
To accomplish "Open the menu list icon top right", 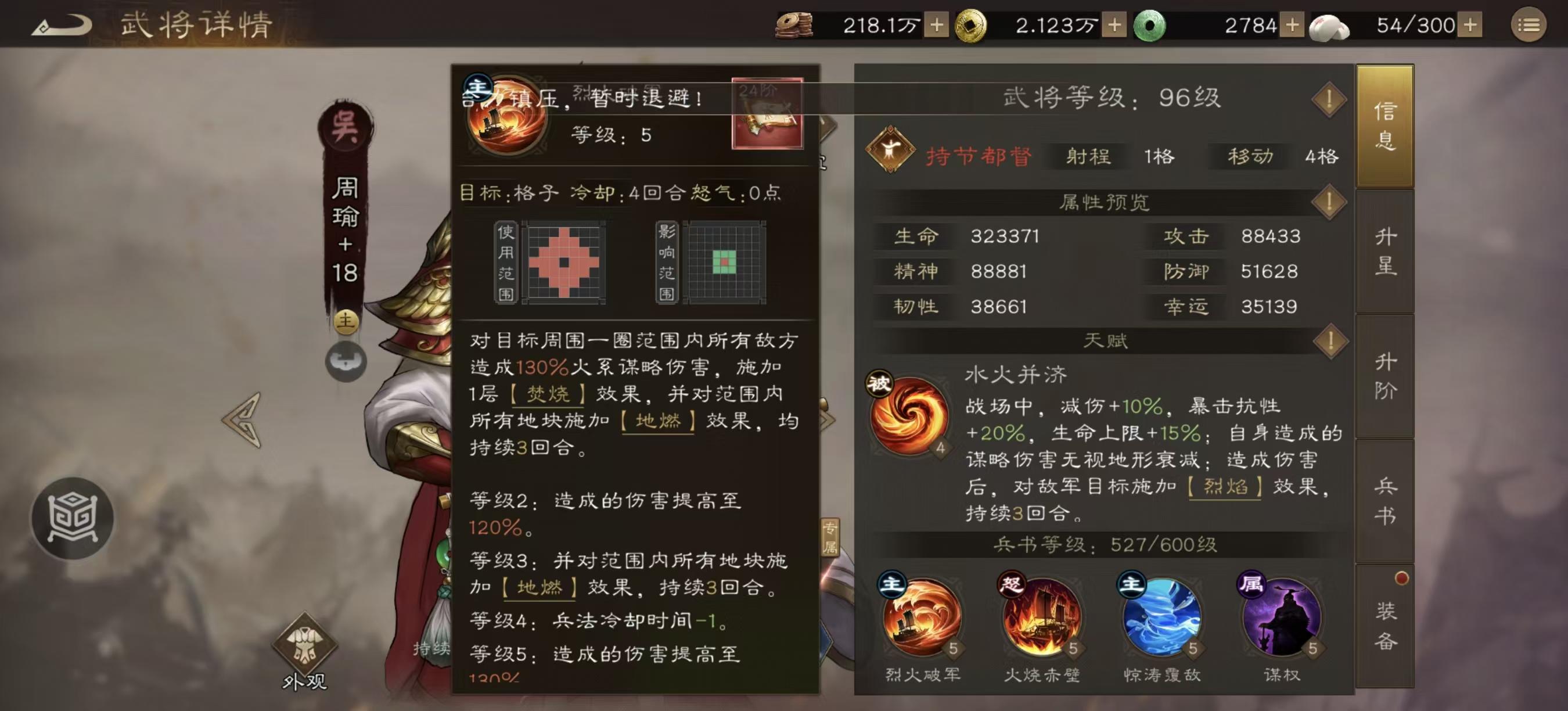I will [x=1537, y=26].
